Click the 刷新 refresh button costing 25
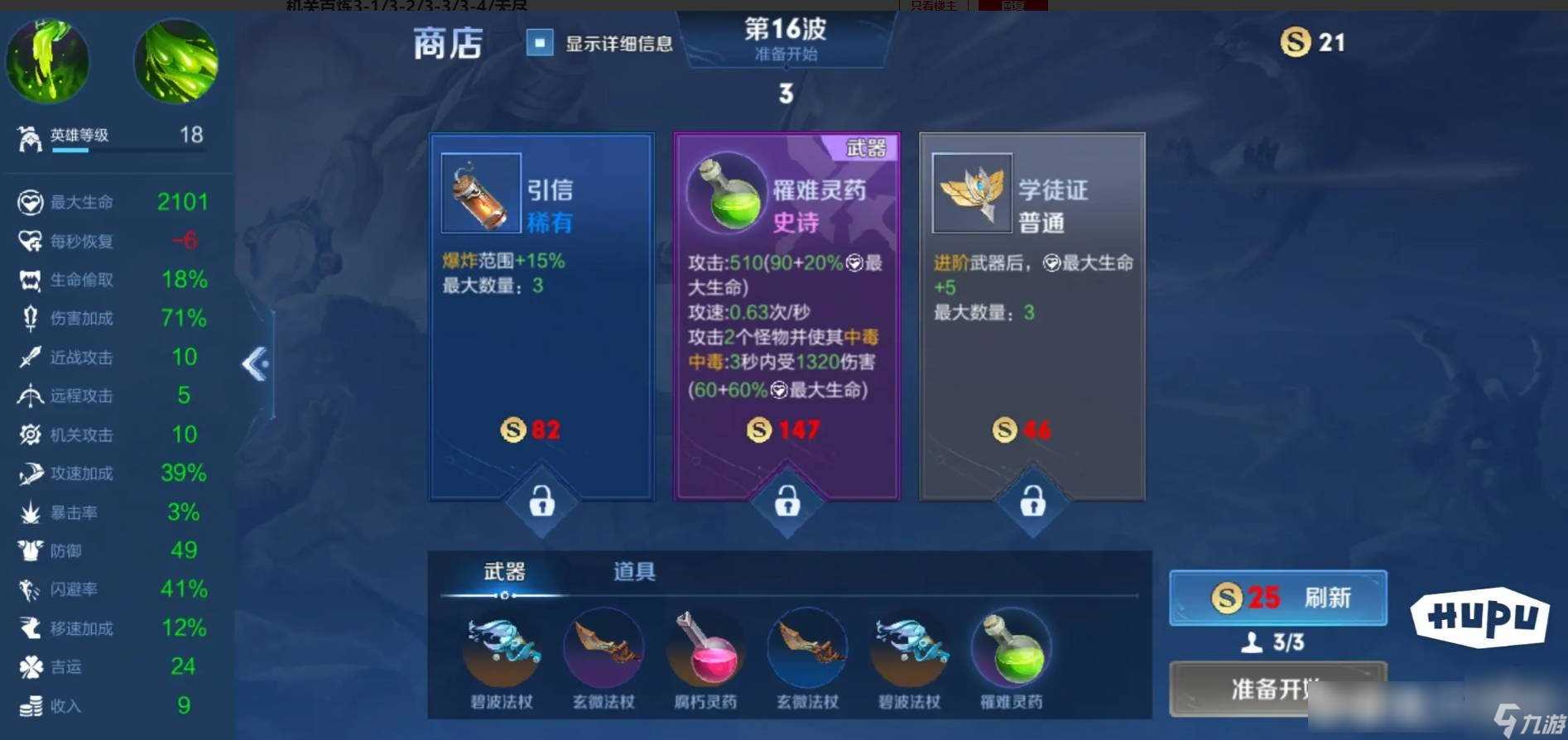The width and height of the screenshot is (1568, 740). (x=1277, y=598)
